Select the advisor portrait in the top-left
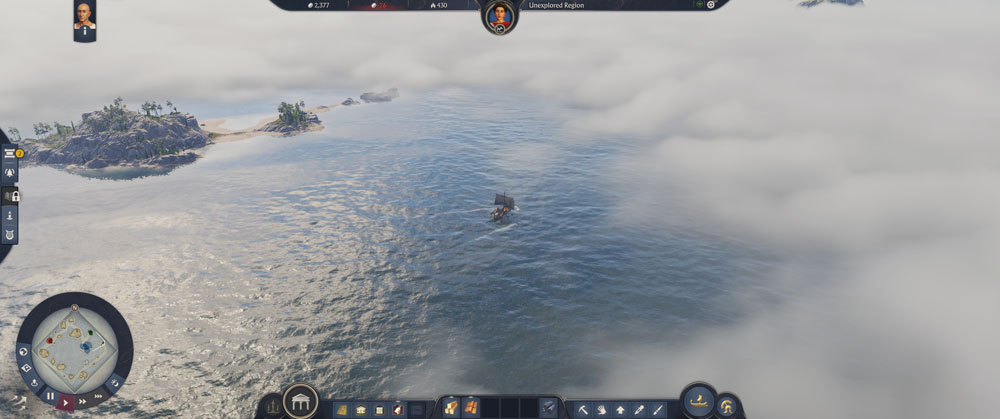The width and height of the screenshot is (1000, 419). click(85, 14)
